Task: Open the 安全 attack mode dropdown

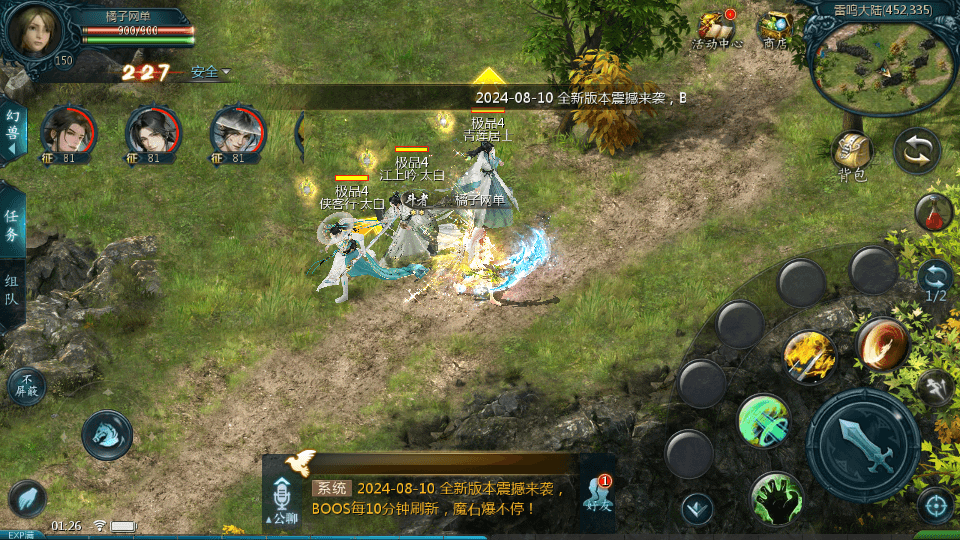Action: point(210,72)
